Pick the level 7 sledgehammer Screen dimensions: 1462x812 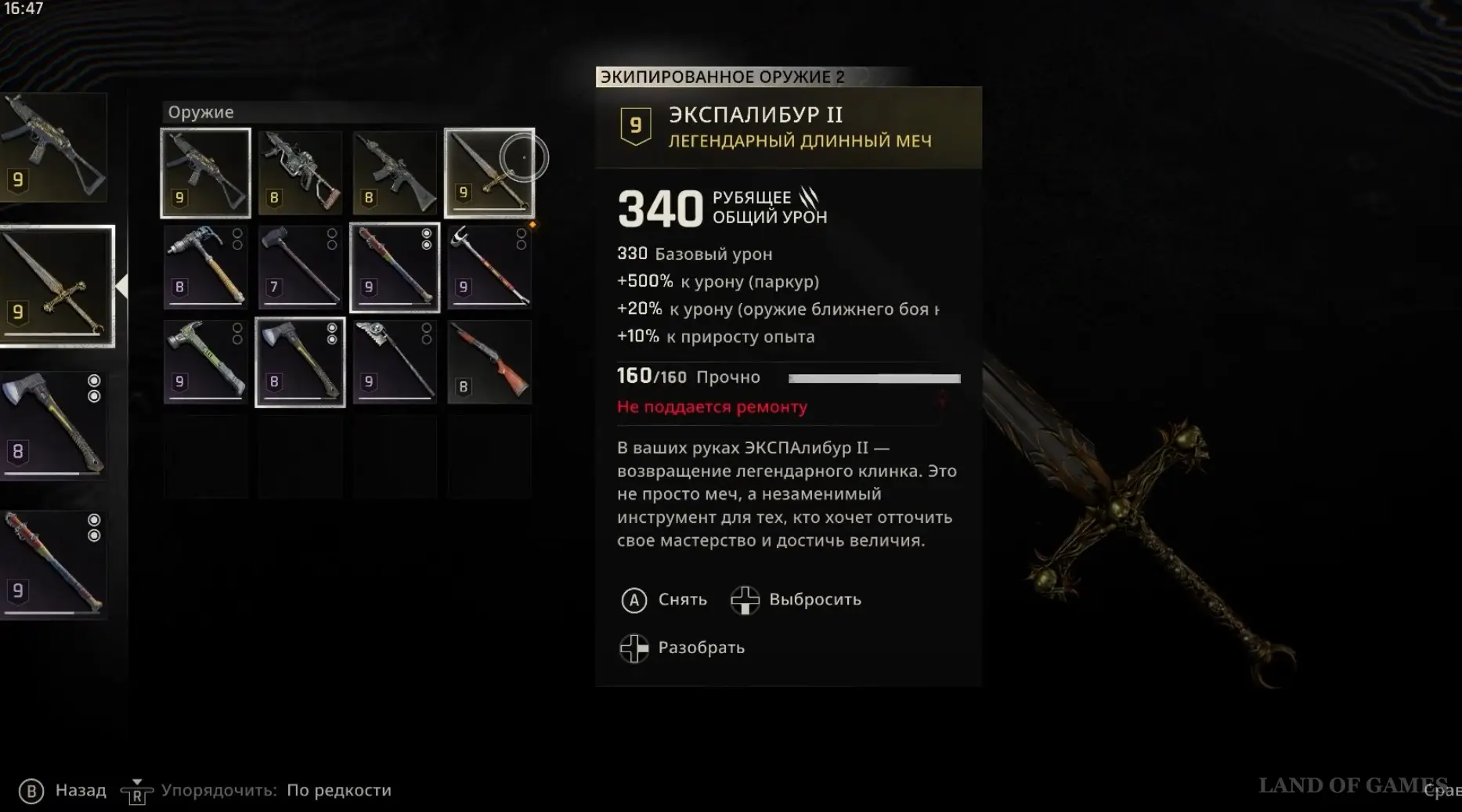(x=301, y=268)
